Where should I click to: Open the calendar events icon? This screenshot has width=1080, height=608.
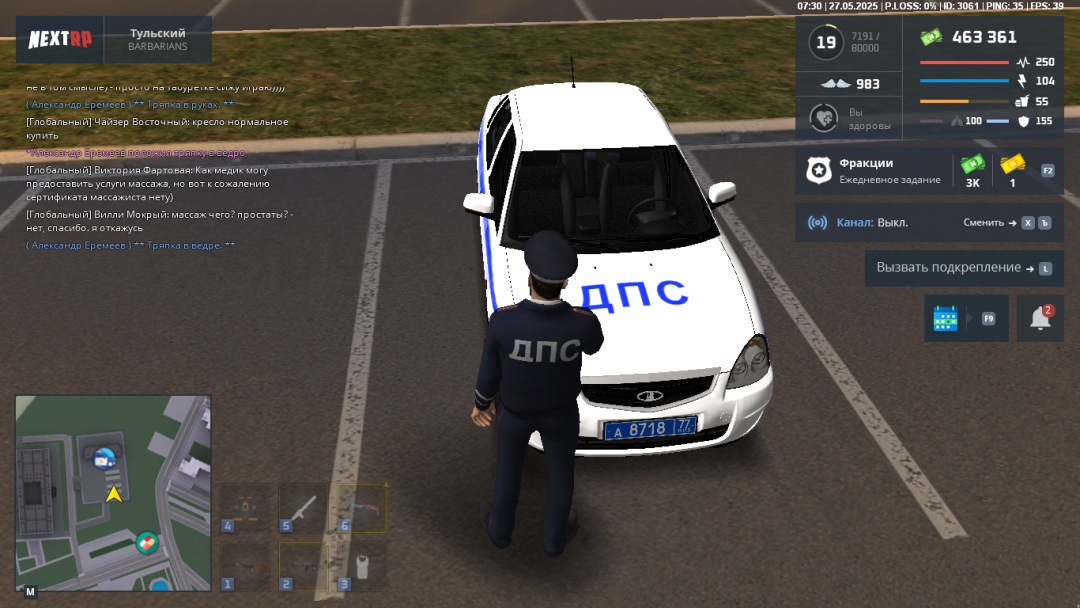click(946, 318)
